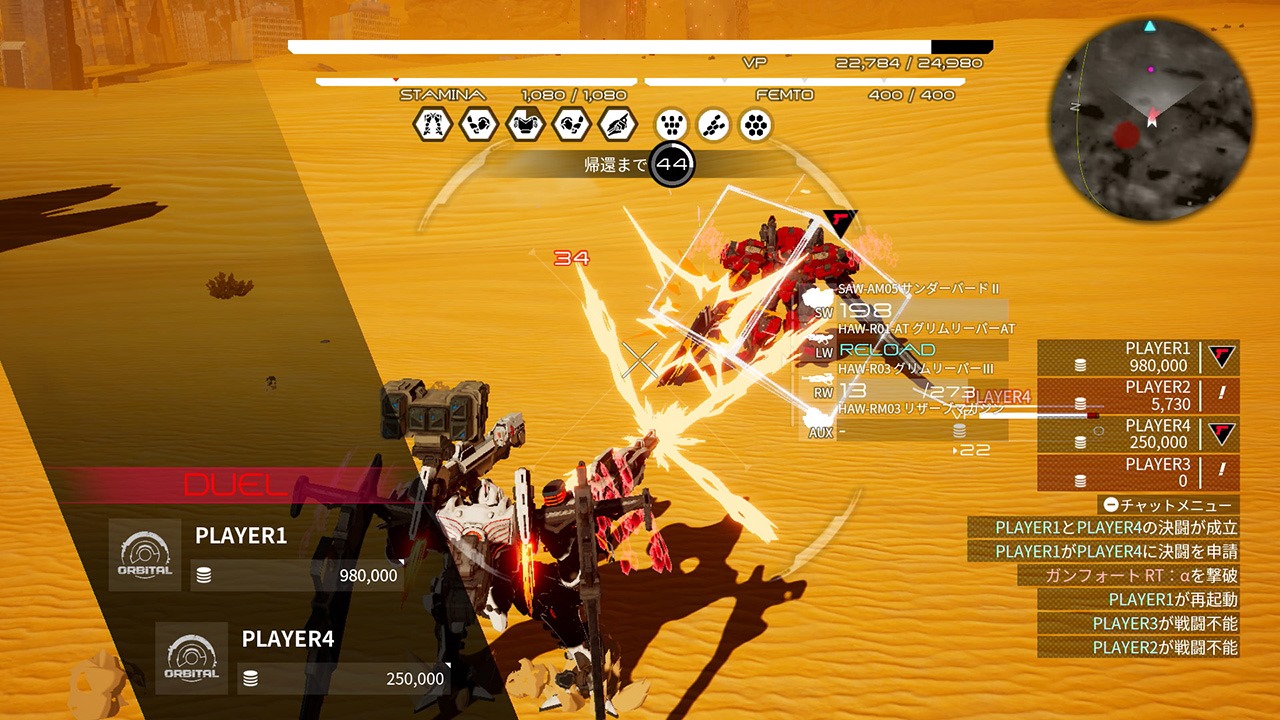Choose the diagonal line of dots round icon
The height and width of the screenshot is (720, 1280).
pyautogui.click(x=714, y=125)
